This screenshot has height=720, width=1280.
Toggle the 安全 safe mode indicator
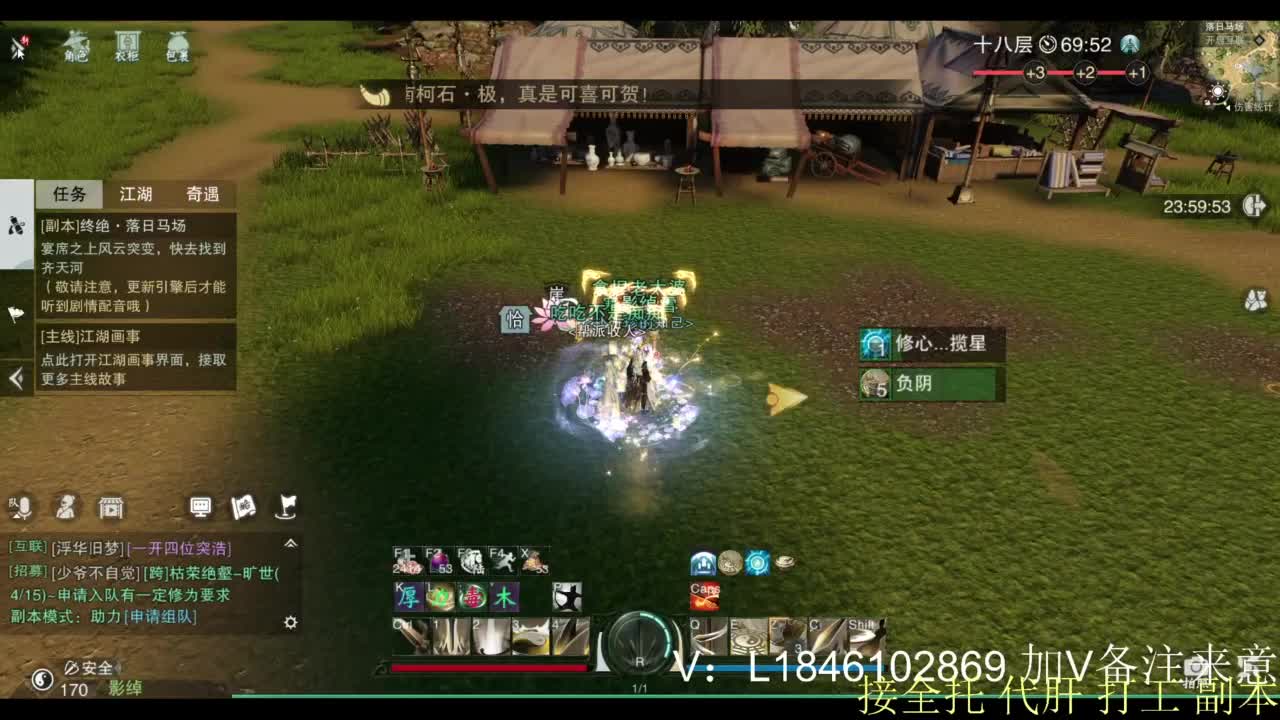[x=92, y=668]
